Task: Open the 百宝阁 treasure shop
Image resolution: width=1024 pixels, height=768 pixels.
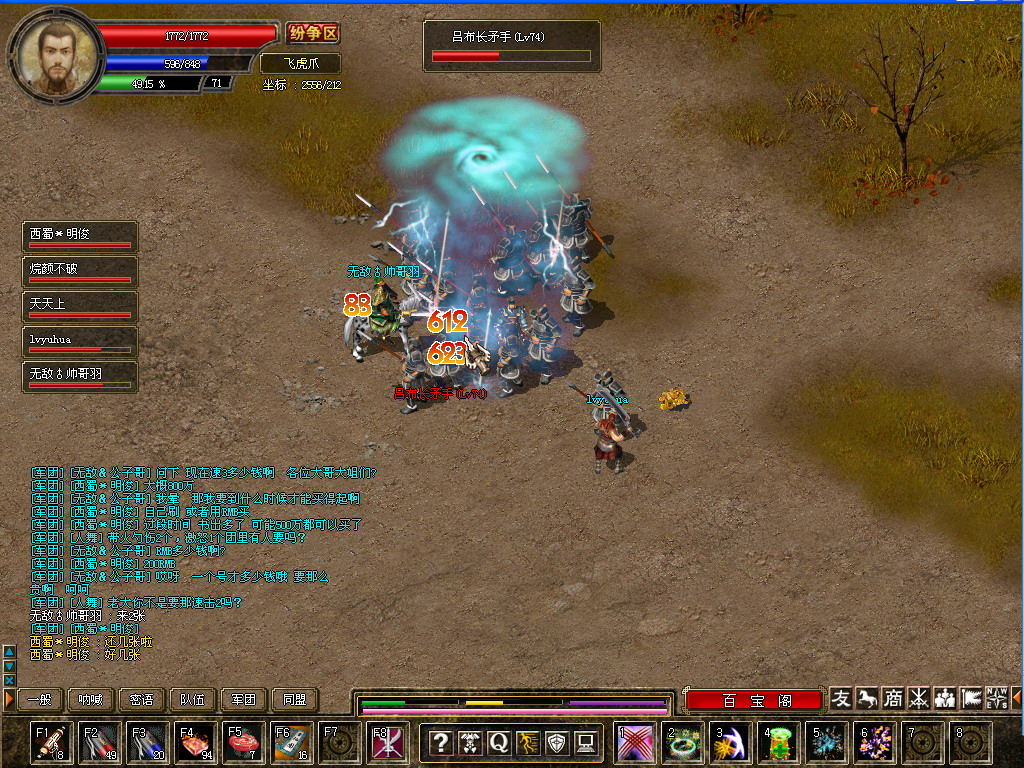Action: (x=756, y=700)
